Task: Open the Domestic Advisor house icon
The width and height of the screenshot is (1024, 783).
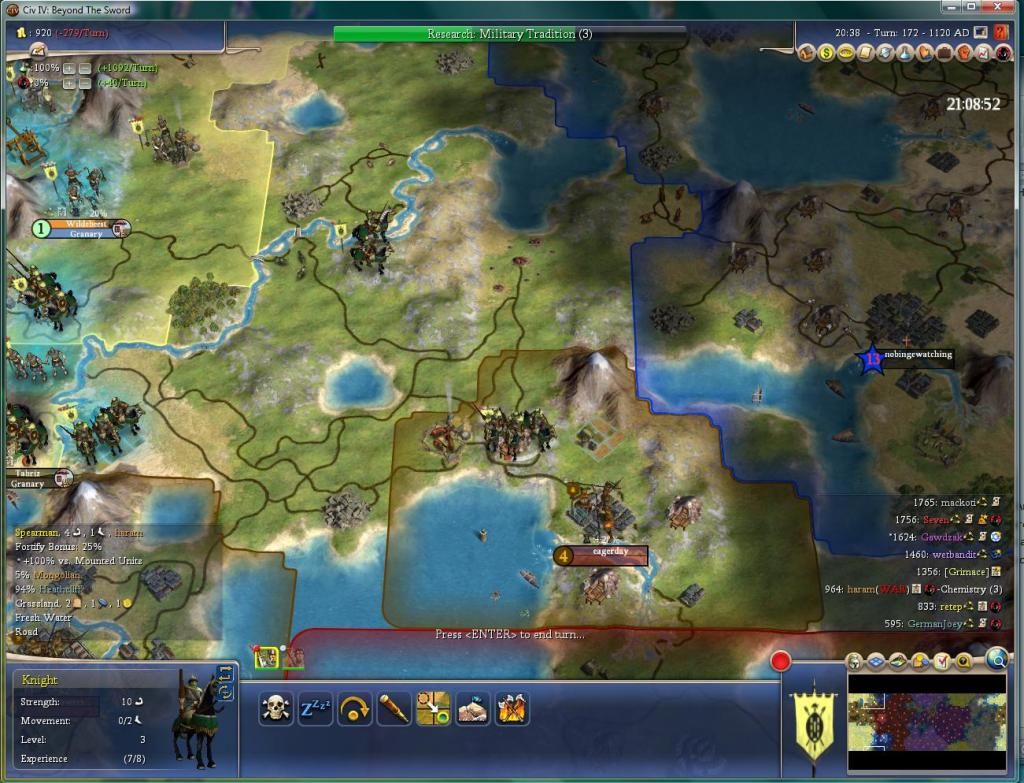Action: pyautogui.click(x=808, y=53)
